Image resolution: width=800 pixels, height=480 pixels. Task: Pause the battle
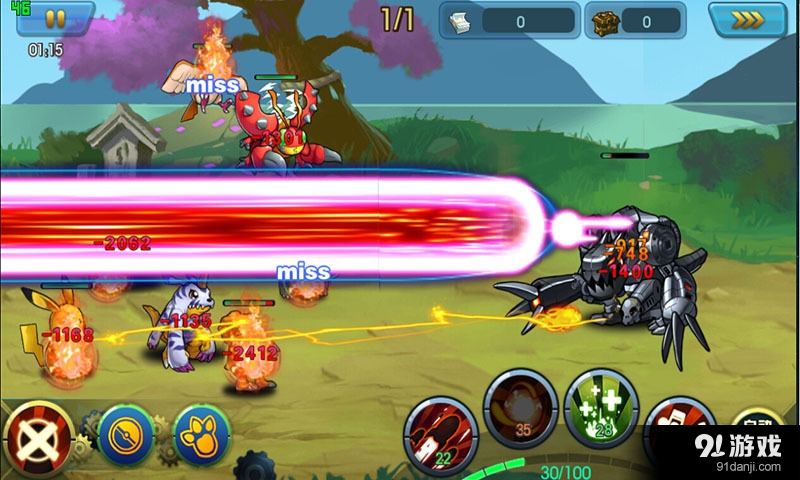[54, 19]
